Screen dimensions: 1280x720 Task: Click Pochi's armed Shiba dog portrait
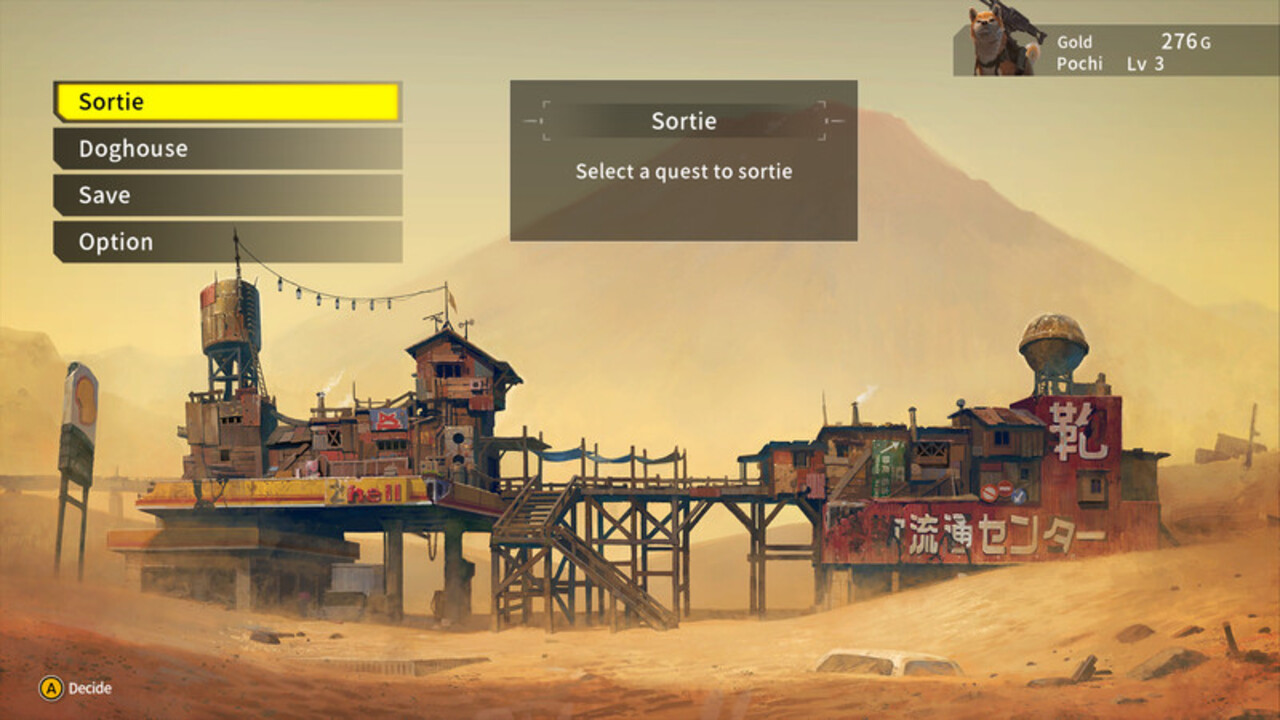(990, 42)
